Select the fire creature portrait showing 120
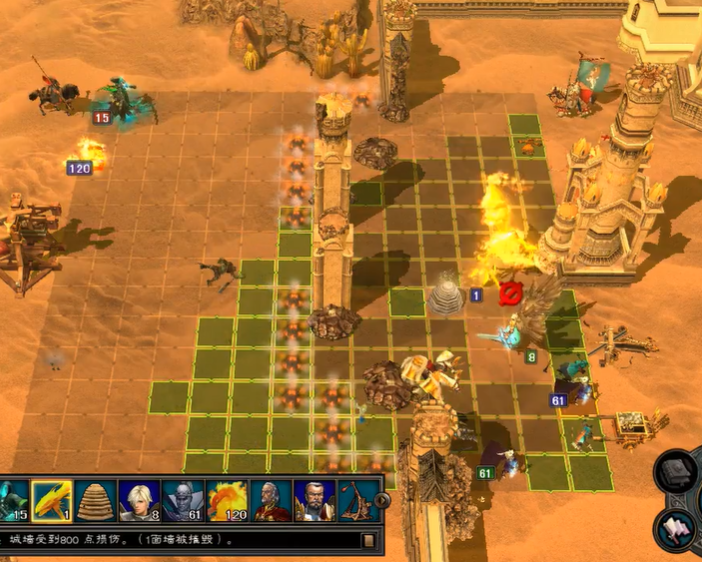 227,499
